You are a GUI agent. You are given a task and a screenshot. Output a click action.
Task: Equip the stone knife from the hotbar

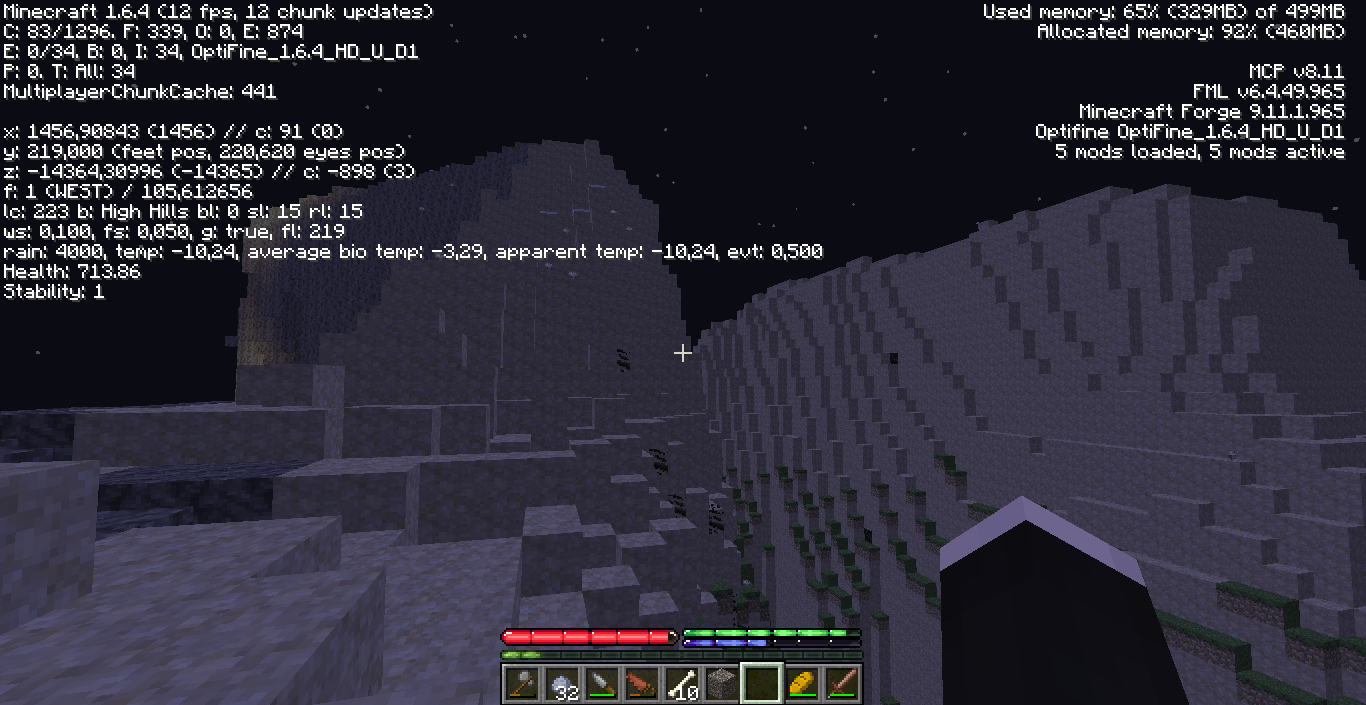[601, 684]
